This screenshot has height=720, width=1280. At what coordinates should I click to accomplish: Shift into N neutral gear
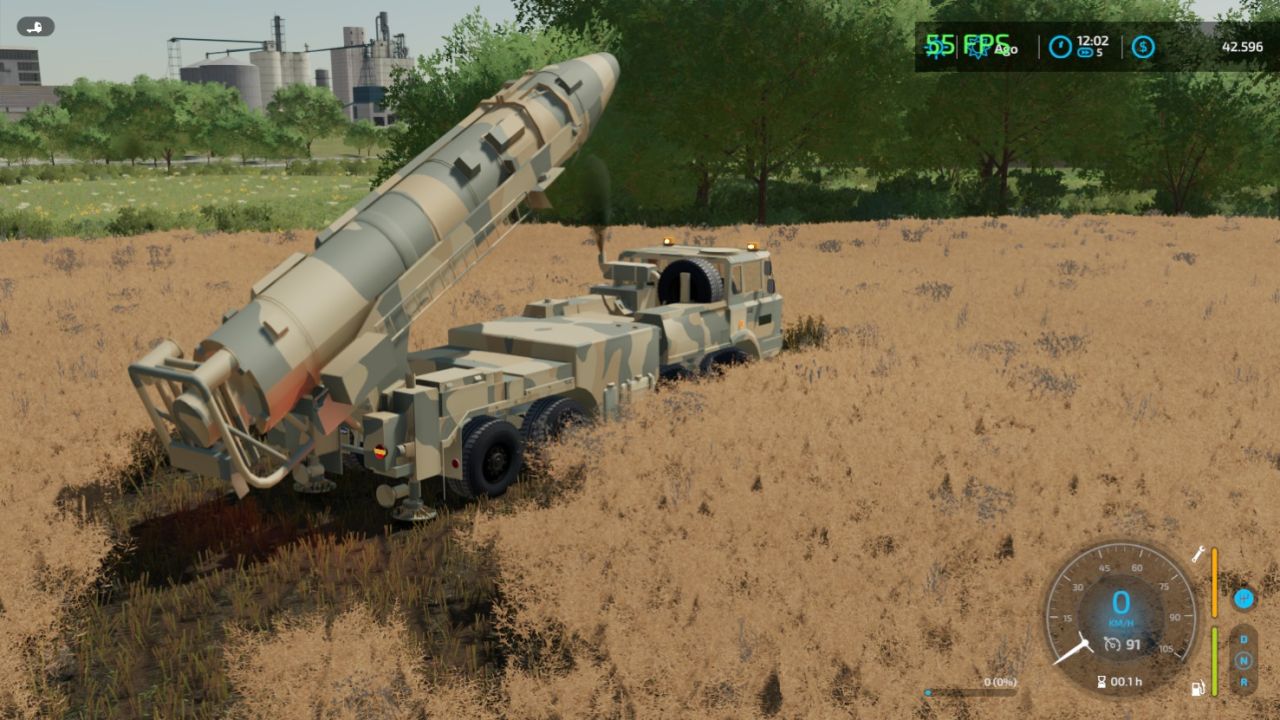coord(1244,661)
